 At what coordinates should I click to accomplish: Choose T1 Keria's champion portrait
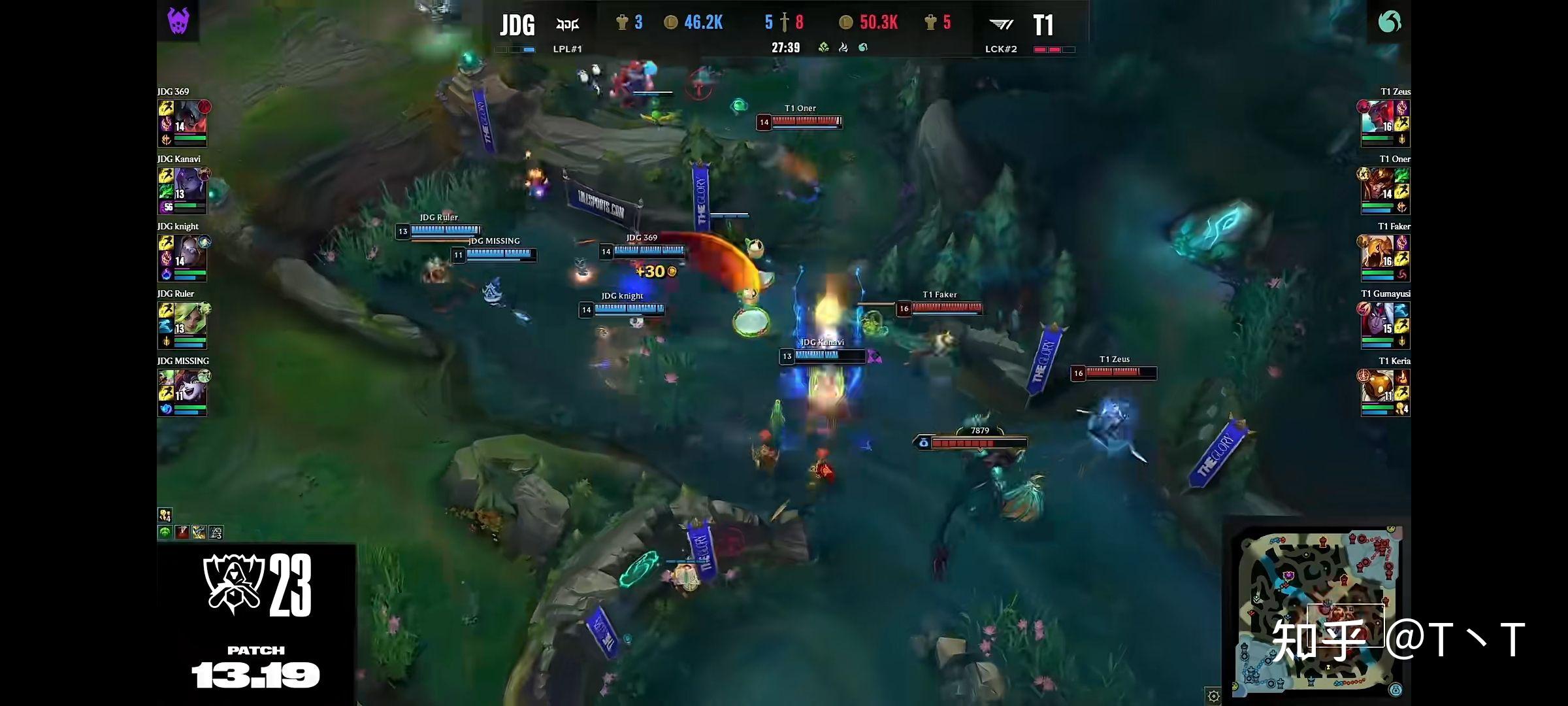pyautogui.click(x=1377, y=387)
